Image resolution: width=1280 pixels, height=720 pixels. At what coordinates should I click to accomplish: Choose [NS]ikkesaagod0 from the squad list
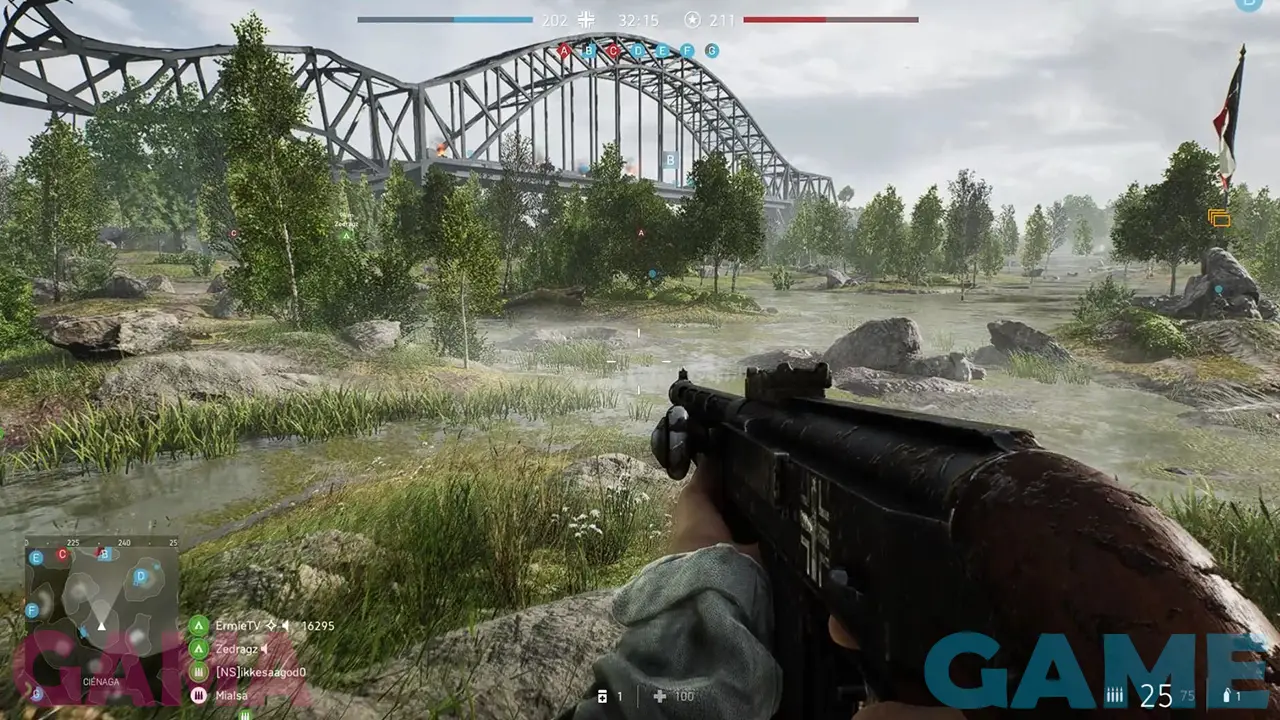point(258,672)
